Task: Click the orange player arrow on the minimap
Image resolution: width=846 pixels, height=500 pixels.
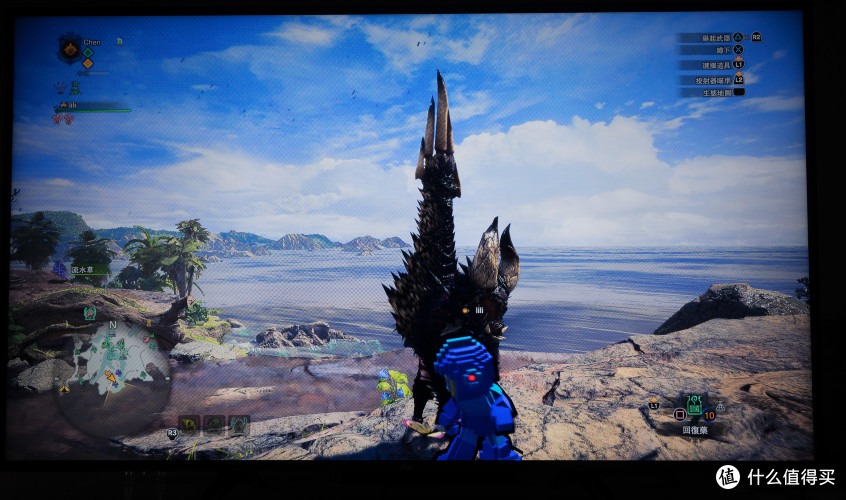Action: point(112,377)
